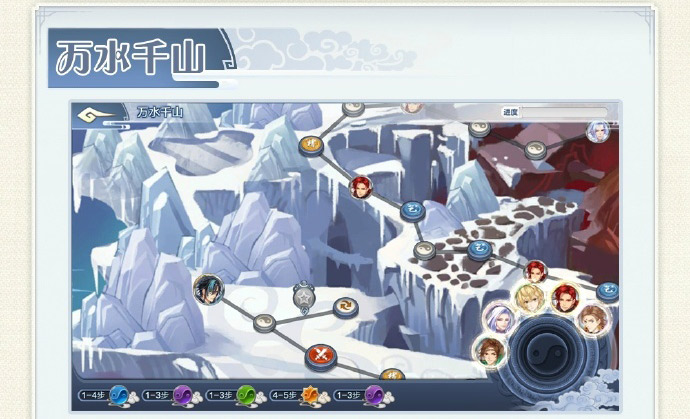
Task: Use the orange 4-5步 dice
Action: (310, 395)
